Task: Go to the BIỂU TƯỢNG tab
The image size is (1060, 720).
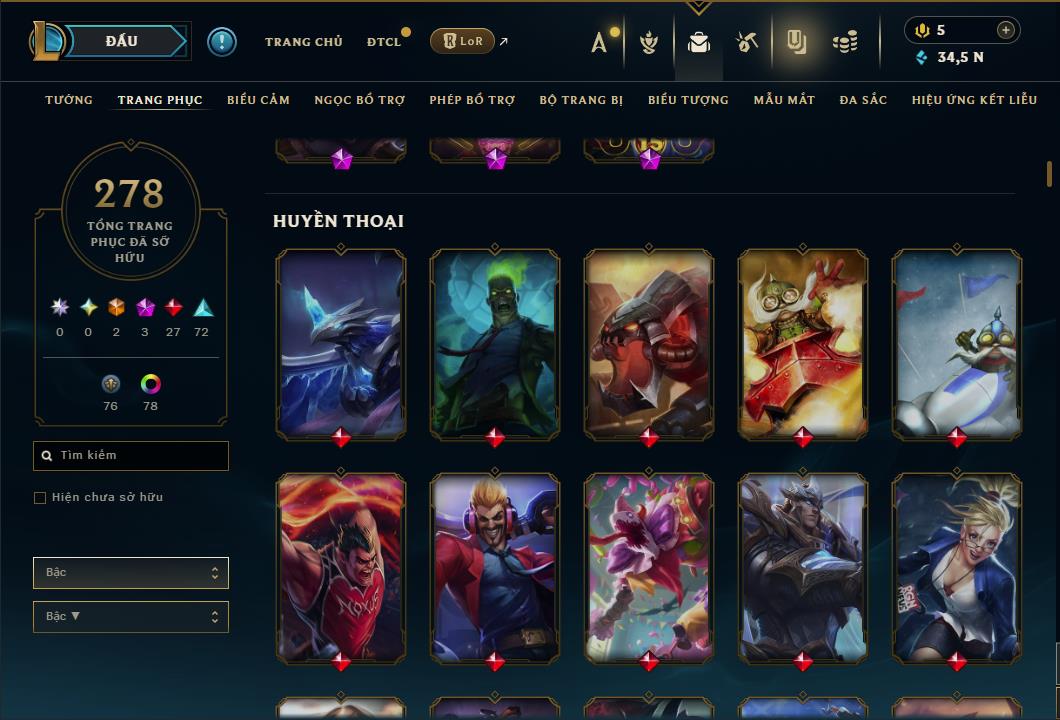Action: [688, 100]
